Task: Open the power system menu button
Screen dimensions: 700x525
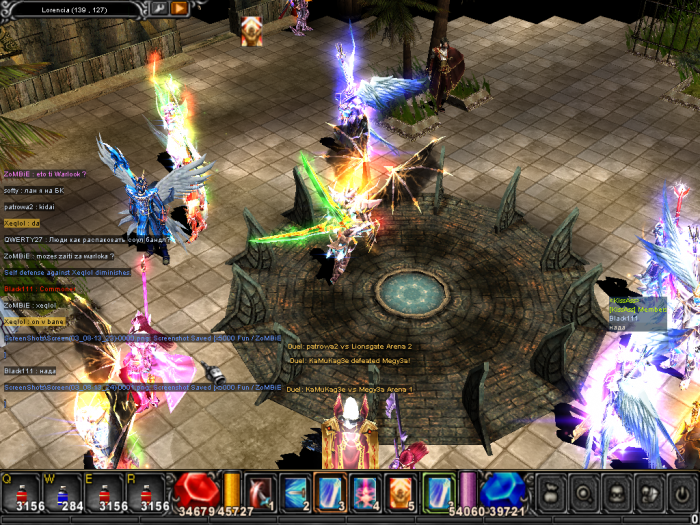Action: (x=680, y=492)
